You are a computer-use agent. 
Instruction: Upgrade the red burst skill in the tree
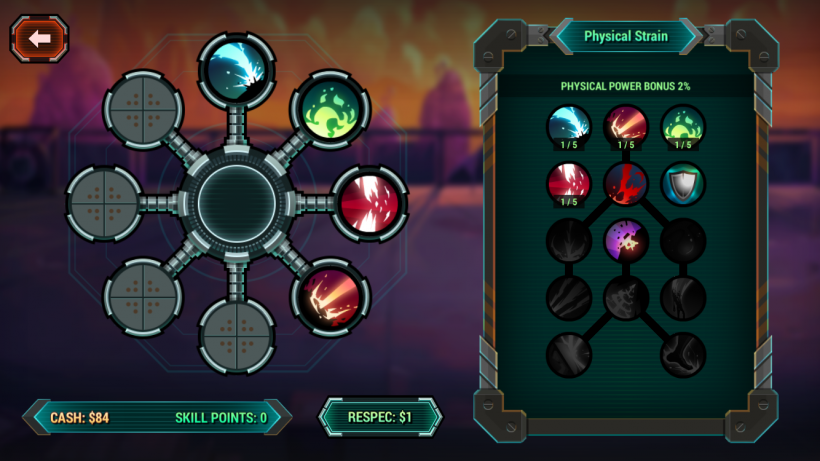[569, 184]
